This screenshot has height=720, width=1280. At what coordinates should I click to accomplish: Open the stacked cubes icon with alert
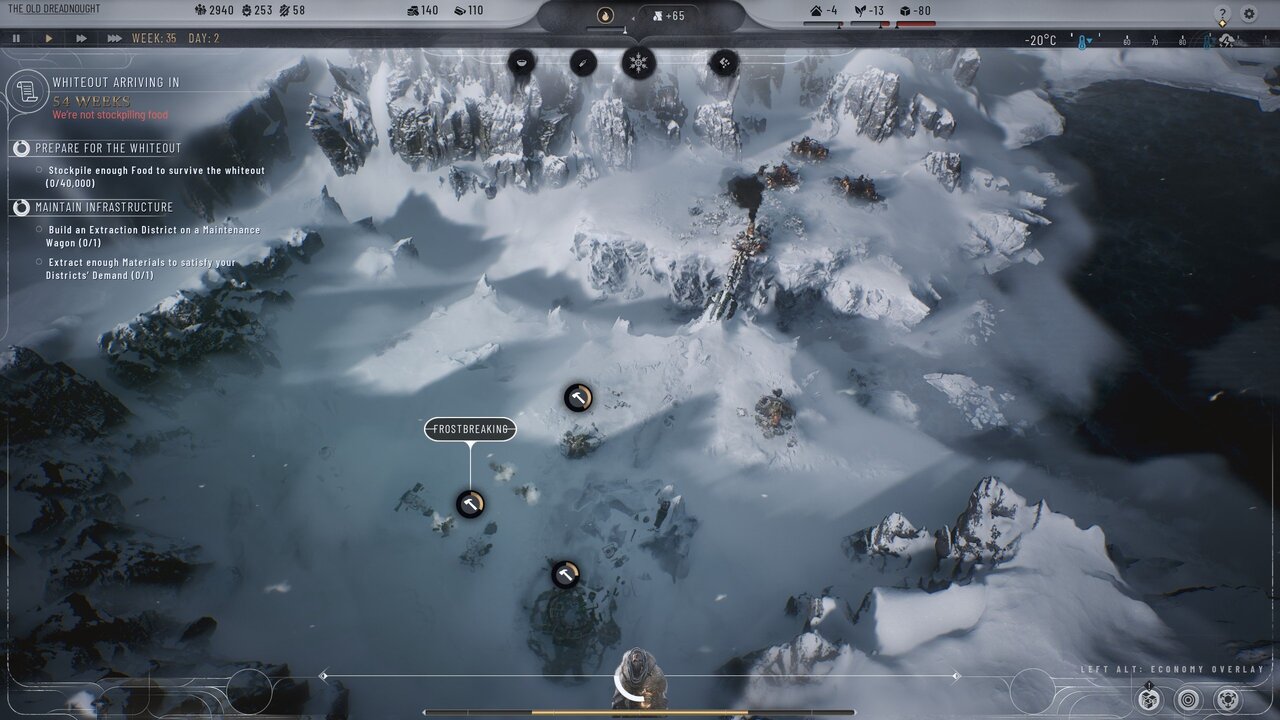click(x=1150, y=699)
